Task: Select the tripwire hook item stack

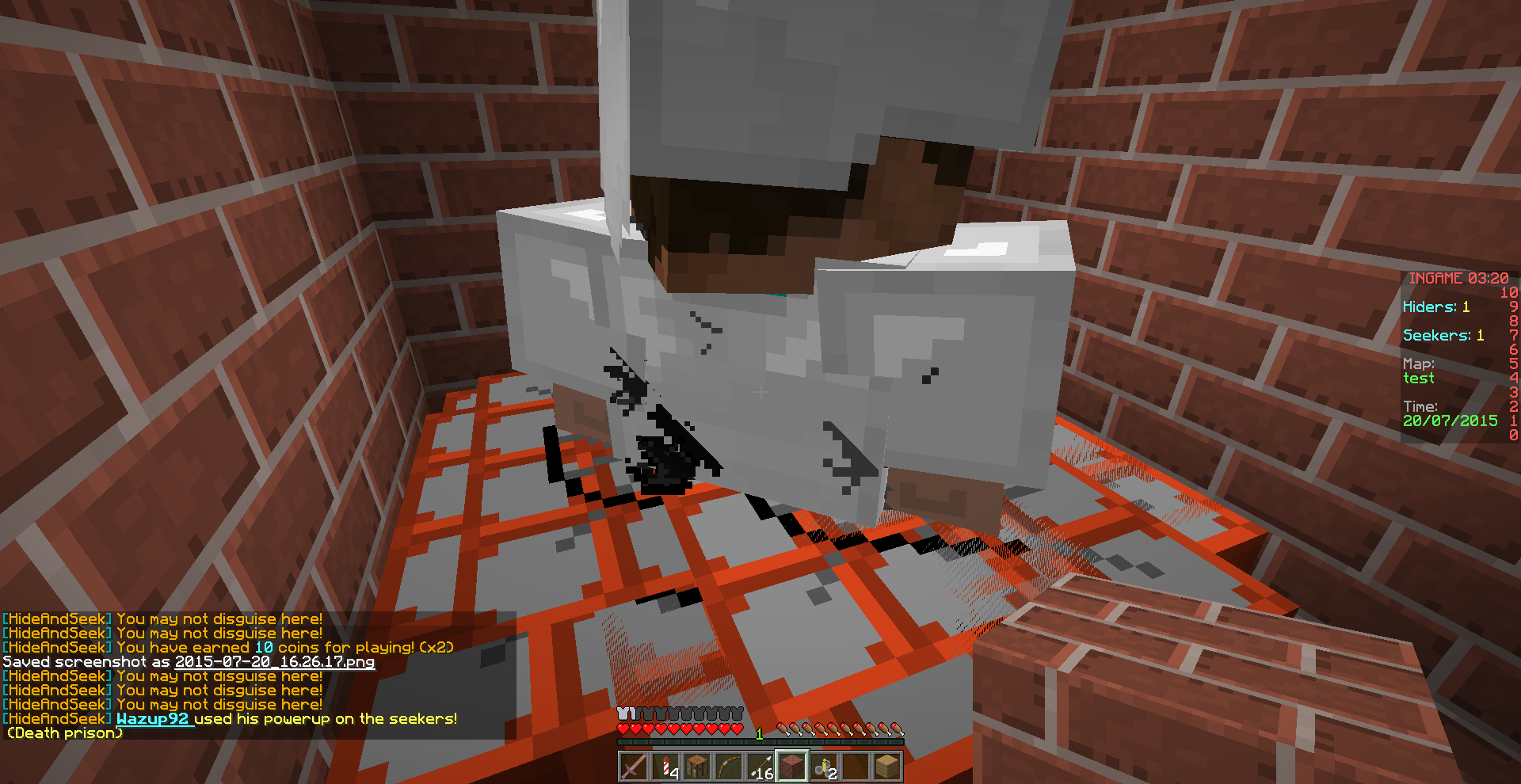Action: [x=825, y=765]
